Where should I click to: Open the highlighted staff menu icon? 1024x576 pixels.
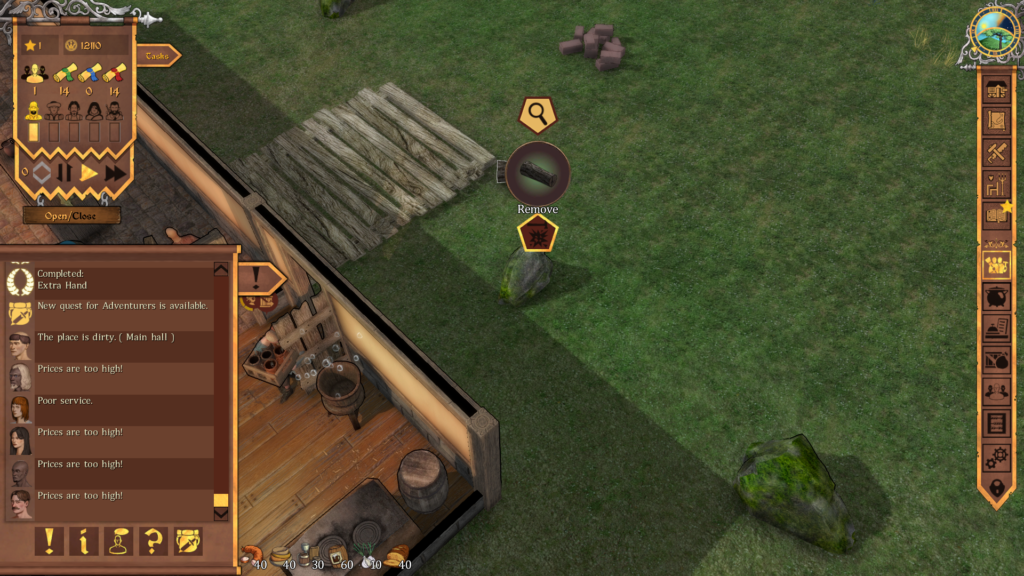[x=996, y=264]
